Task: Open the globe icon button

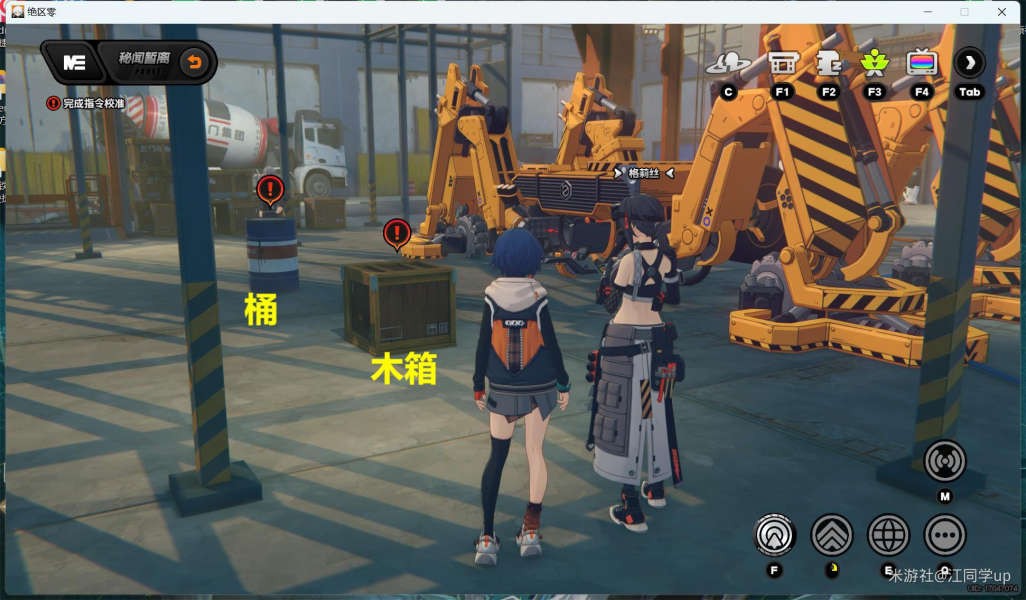Action: tap(888, 535)
